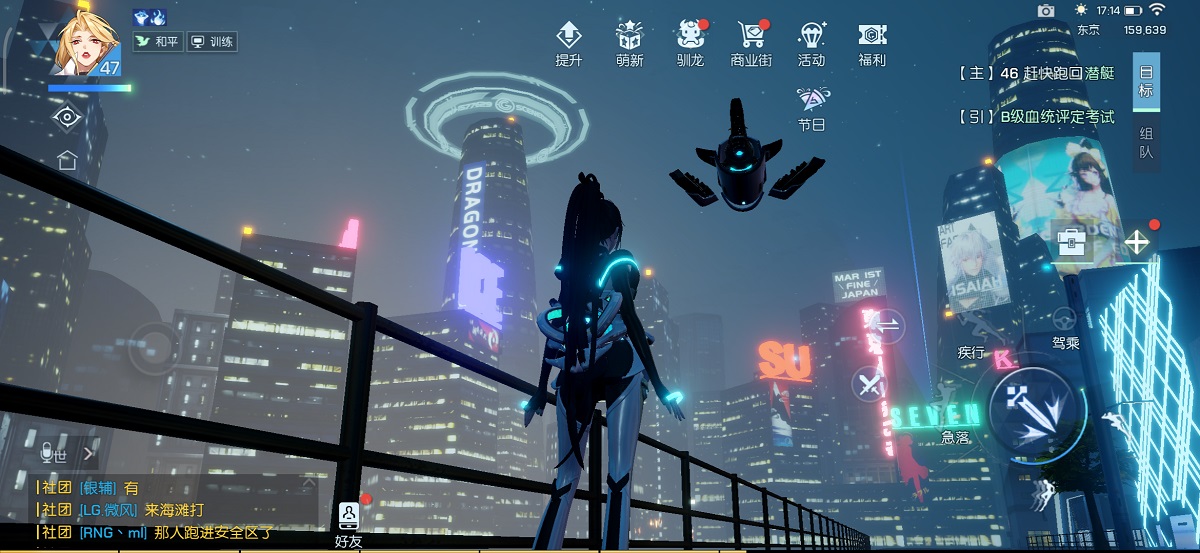Activate the 疾行 sprint skill
The image size is (1200, 553).
click(971, 325)
